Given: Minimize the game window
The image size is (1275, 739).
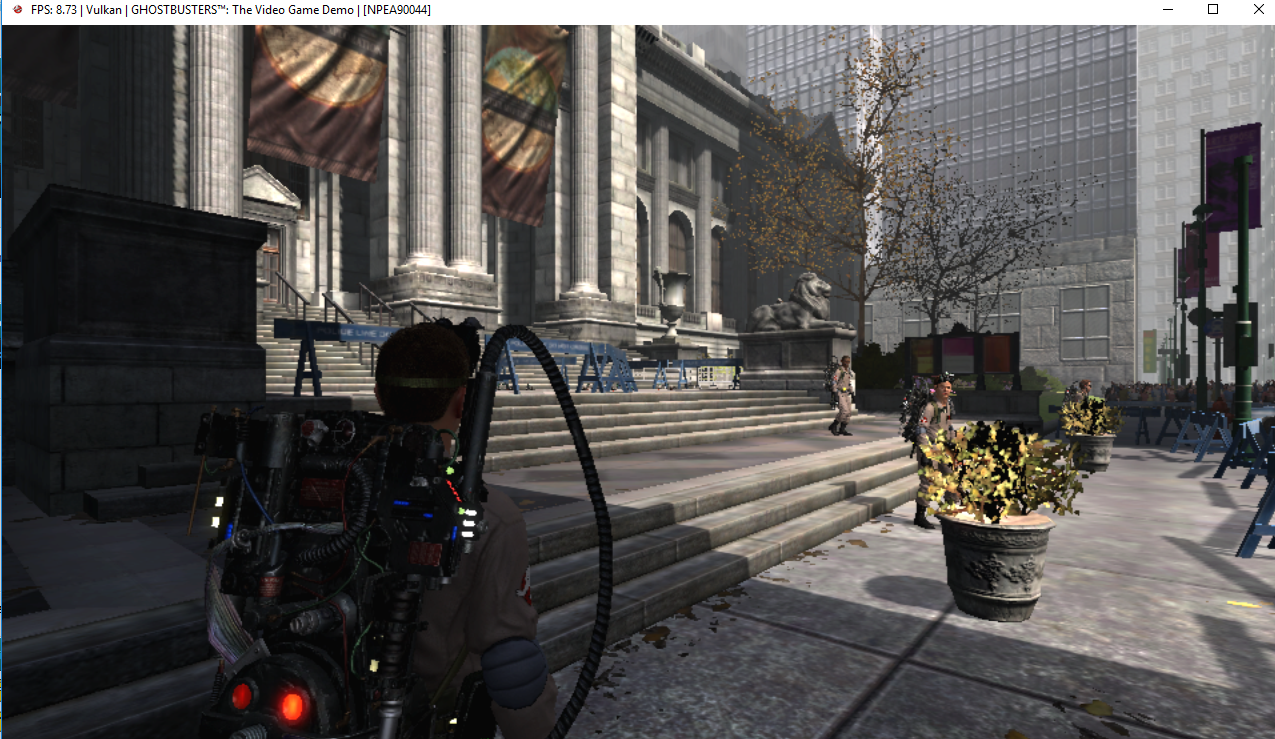Looking at the screenshot, I should [x=1167, y=9].
